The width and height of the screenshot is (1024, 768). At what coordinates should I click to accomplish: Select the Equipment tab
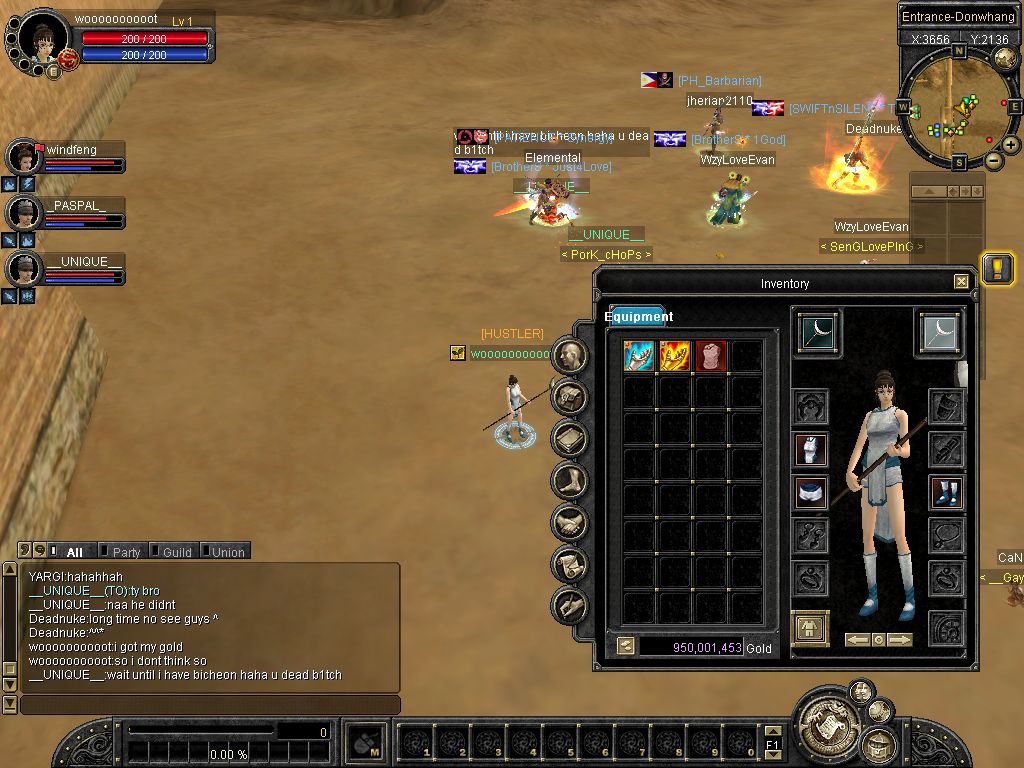pyautogui.click(x=638, y=317)
